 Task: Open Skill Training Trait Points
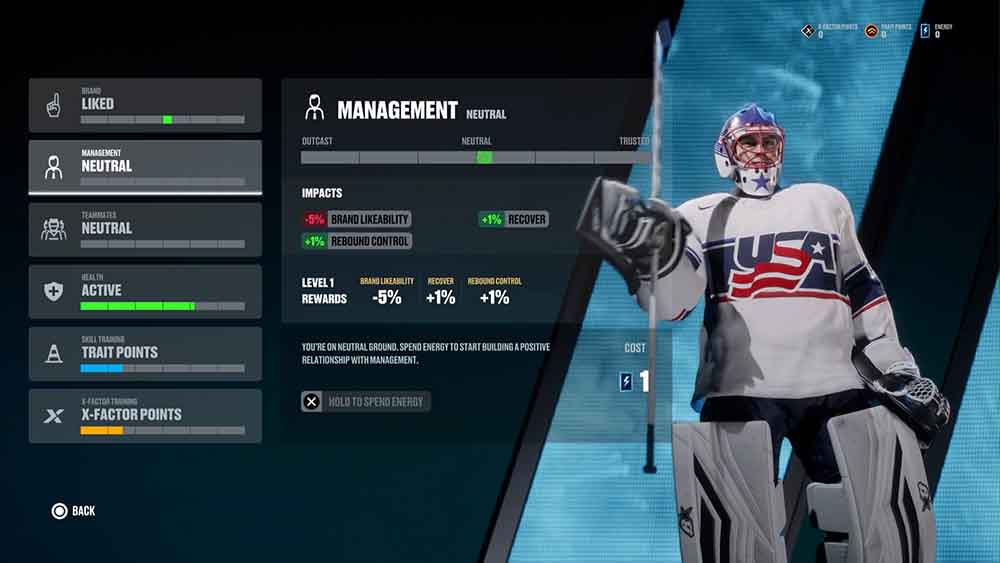[x=145, y=353]
